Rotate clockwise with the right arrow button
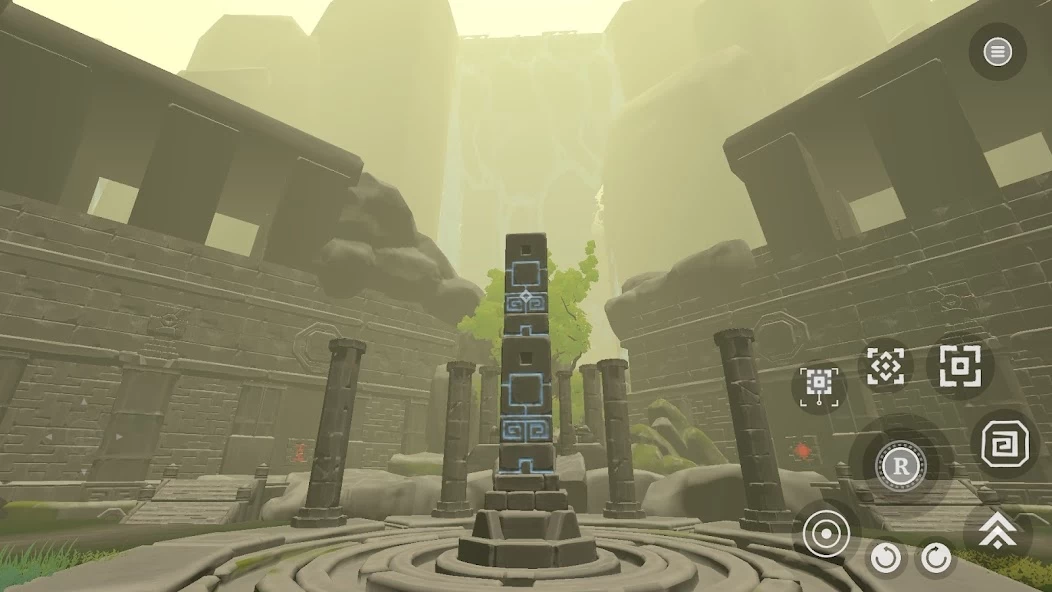The height and width of the screenshot is (592, 1052). point(936,558)
